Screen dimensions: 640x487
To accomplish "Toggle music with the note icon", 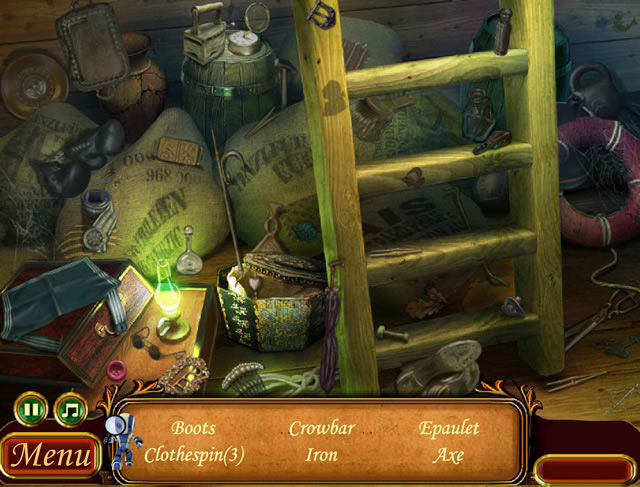I will coord(70,409).
